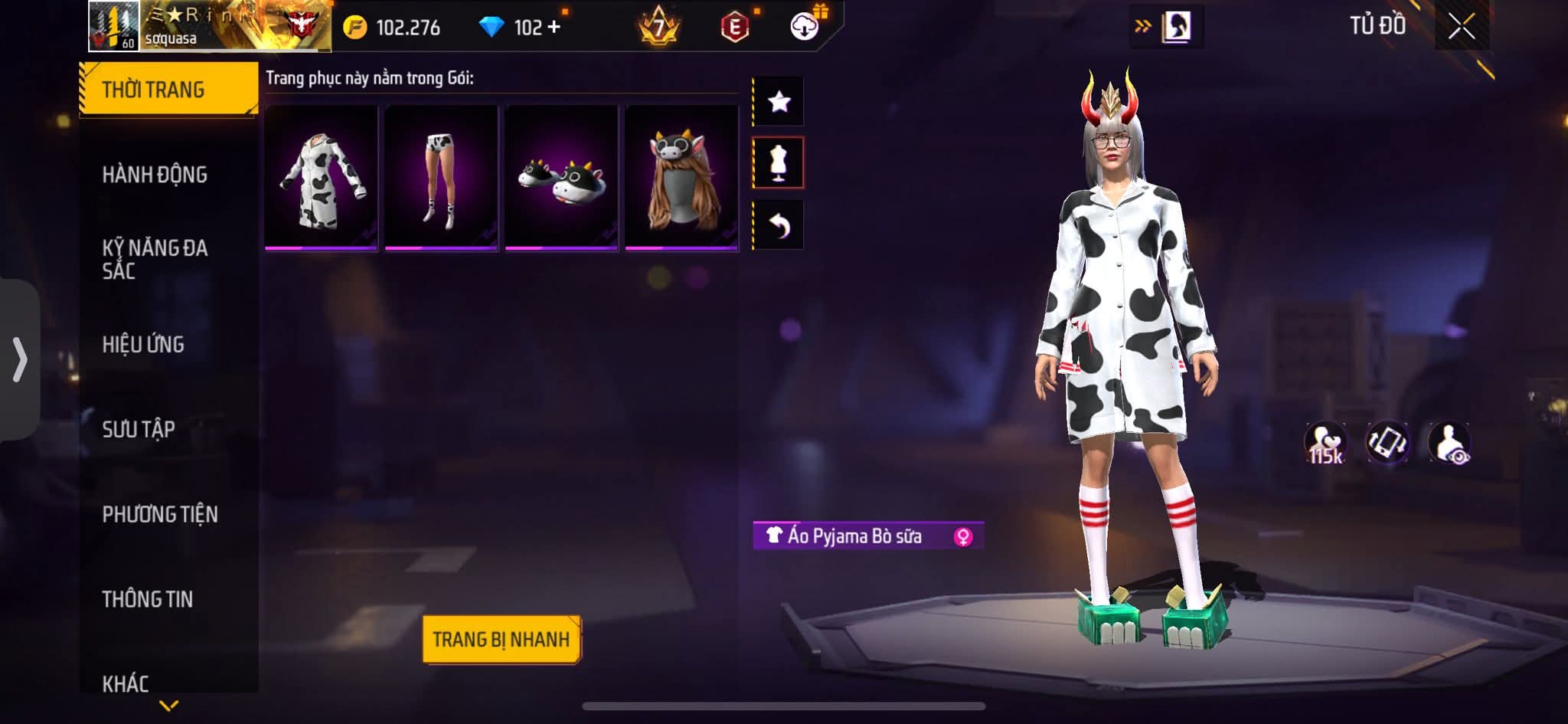Add diamonds with the plus button
The height and width of the screenshot is (724, 1568).
pyautogui.click(x=554, y=28)
